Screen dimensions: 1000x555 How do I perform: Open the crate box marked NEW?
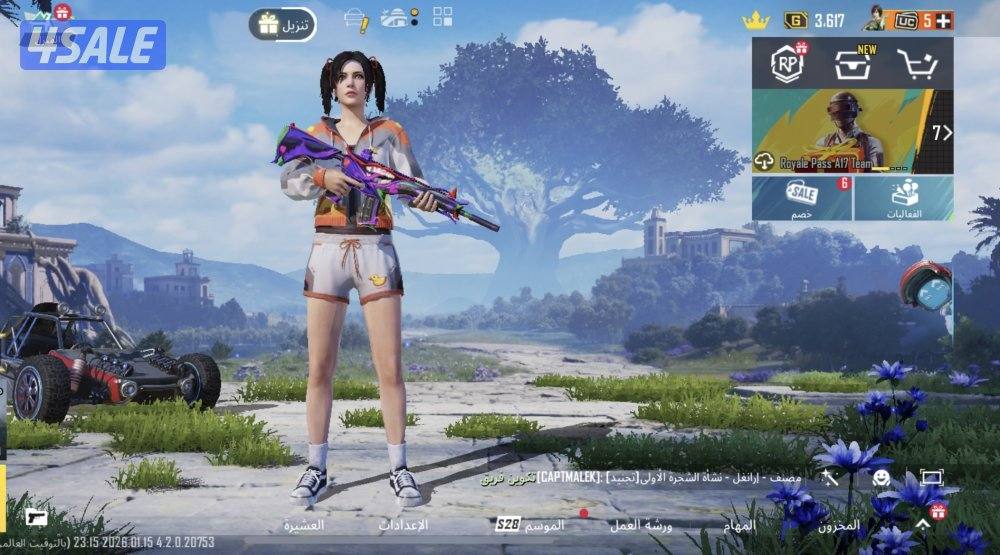[x=851, y=65]
